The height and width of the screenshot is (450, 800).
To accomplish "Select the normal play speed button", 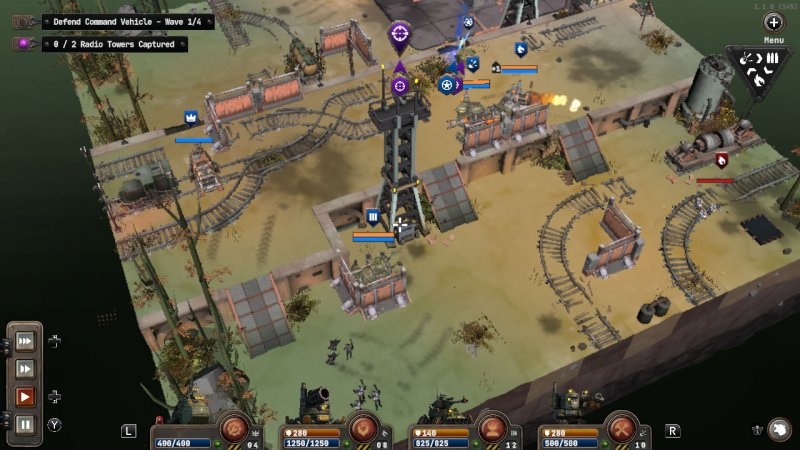I will pyautogui.click(x=25, y=397).
